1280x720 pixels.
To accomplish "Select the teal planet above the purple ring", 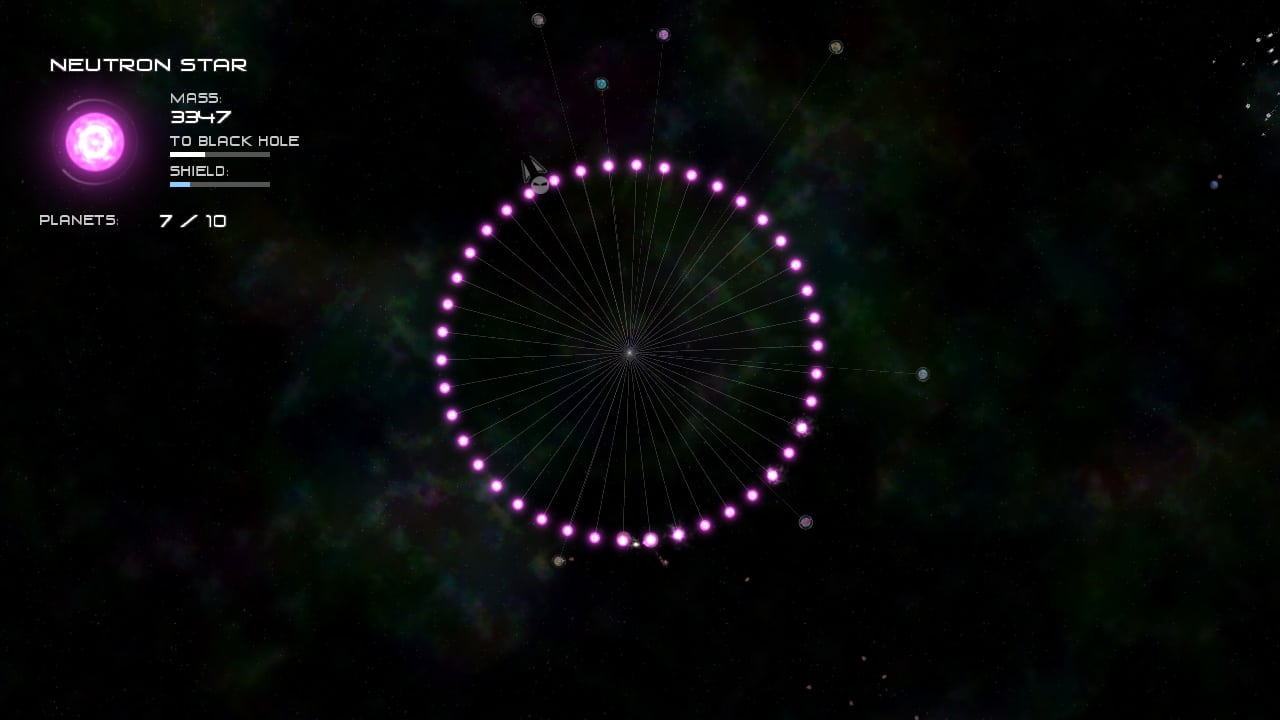I will pyautogui.click(x=602, y=84).
